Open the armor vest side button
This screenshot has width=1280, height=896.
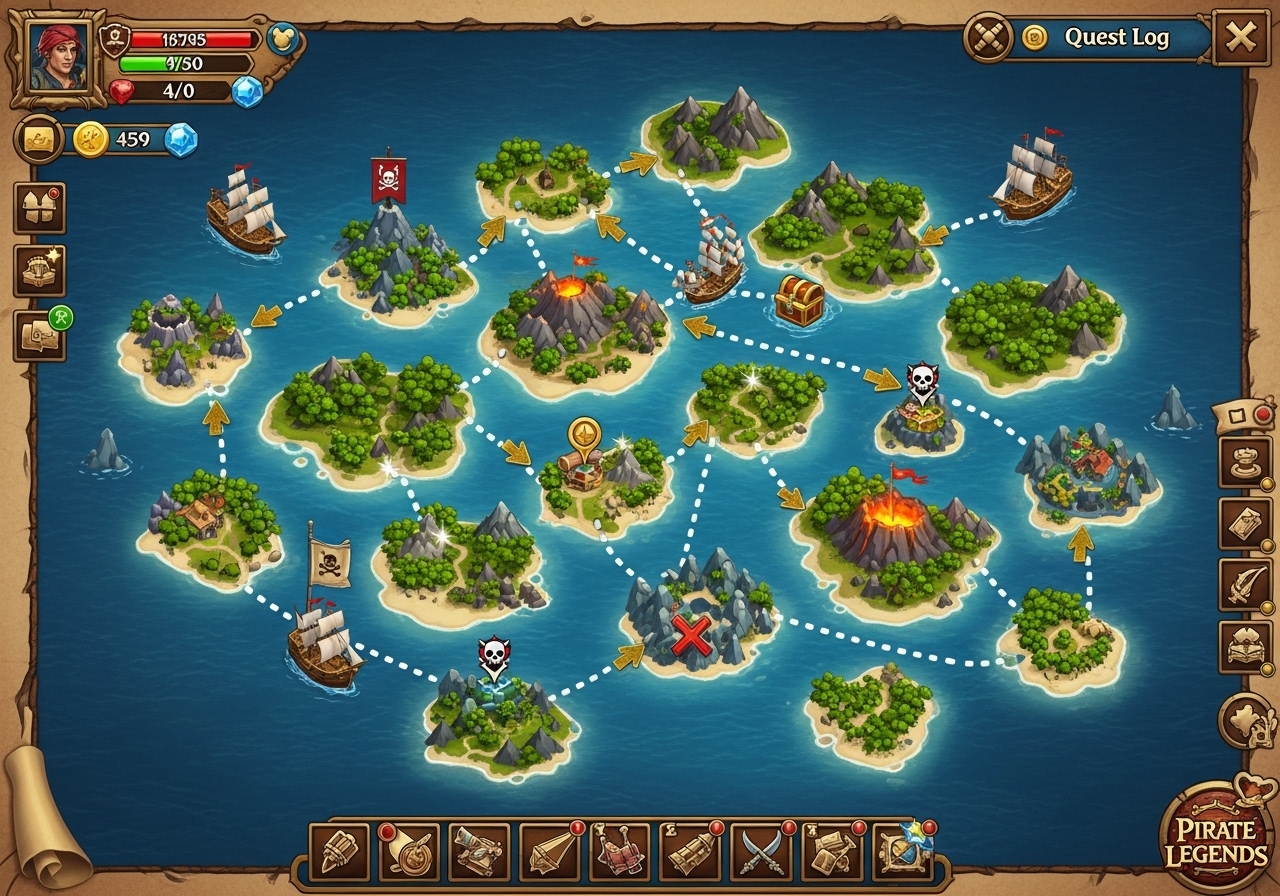(39, 208)
